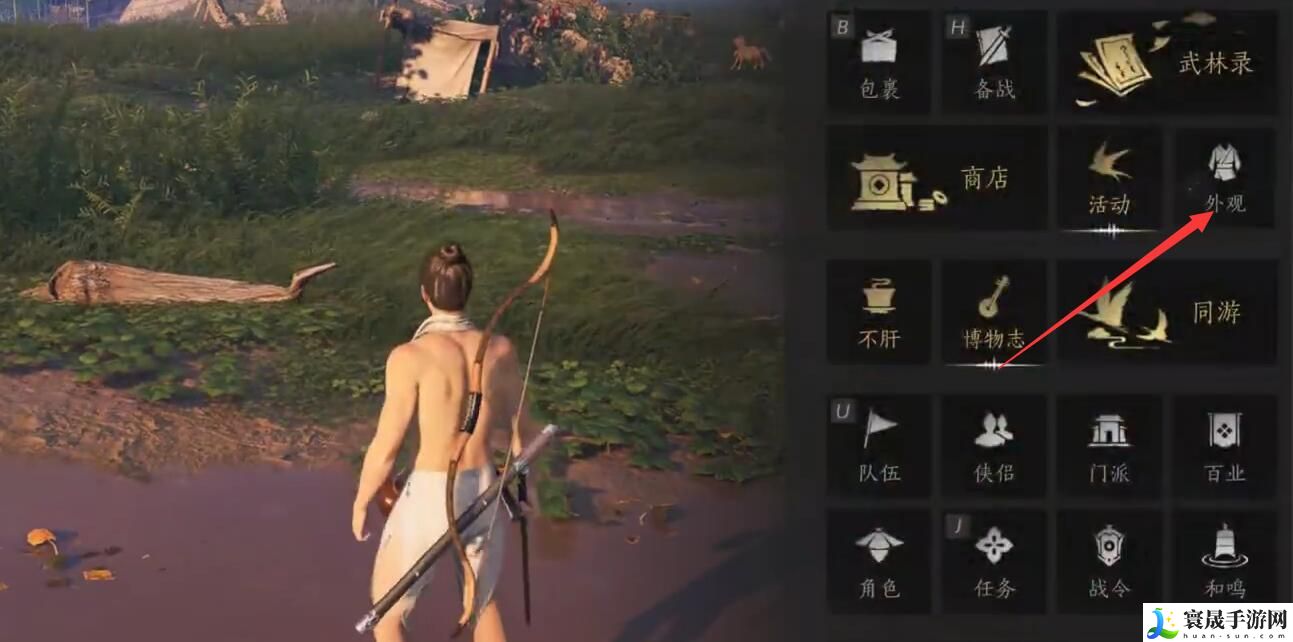
Task: Enter the 商店 shop
Action: coord(937,180)
